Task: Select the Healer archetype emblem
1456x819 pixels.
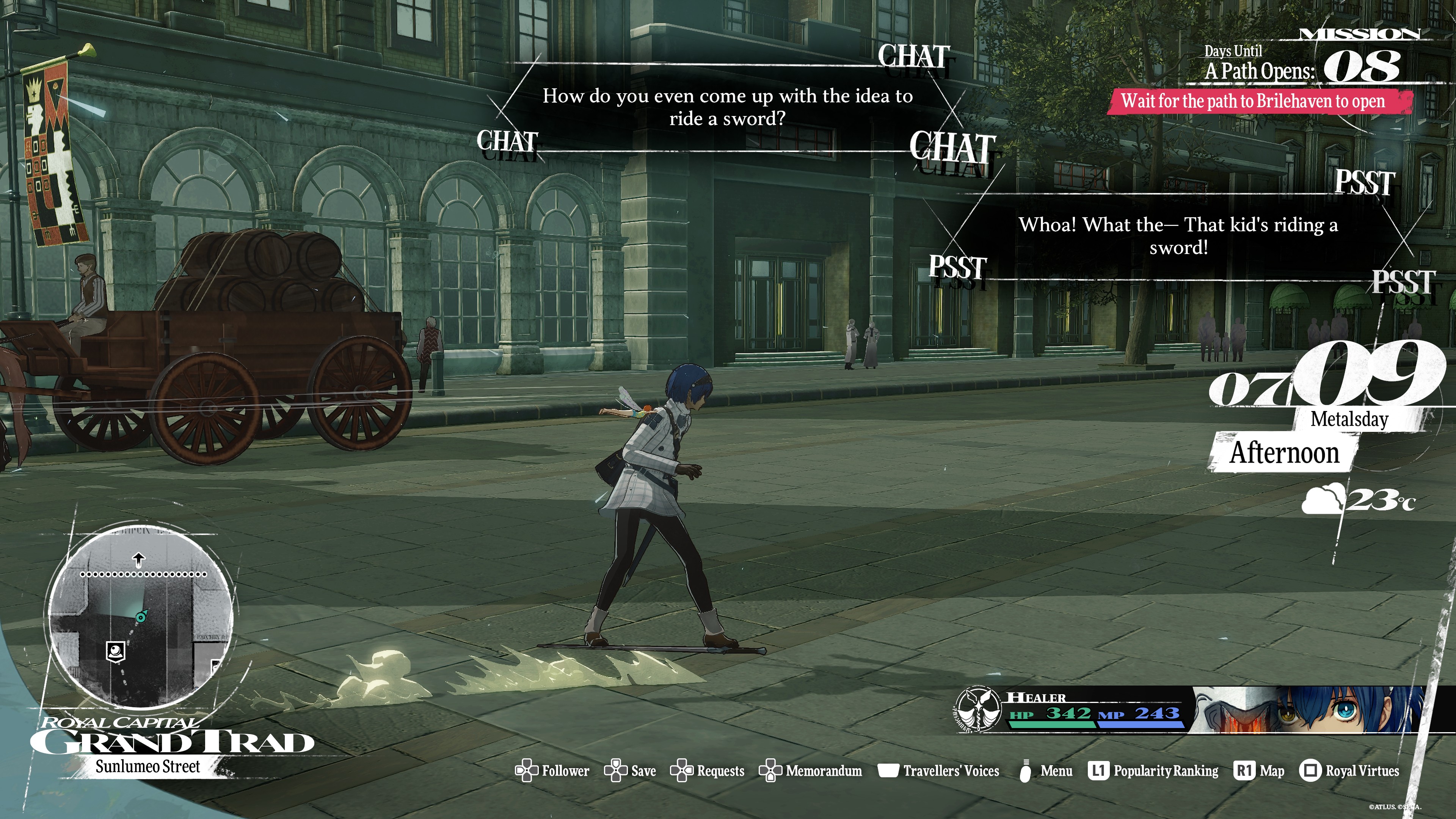Action: coord(978,710)
